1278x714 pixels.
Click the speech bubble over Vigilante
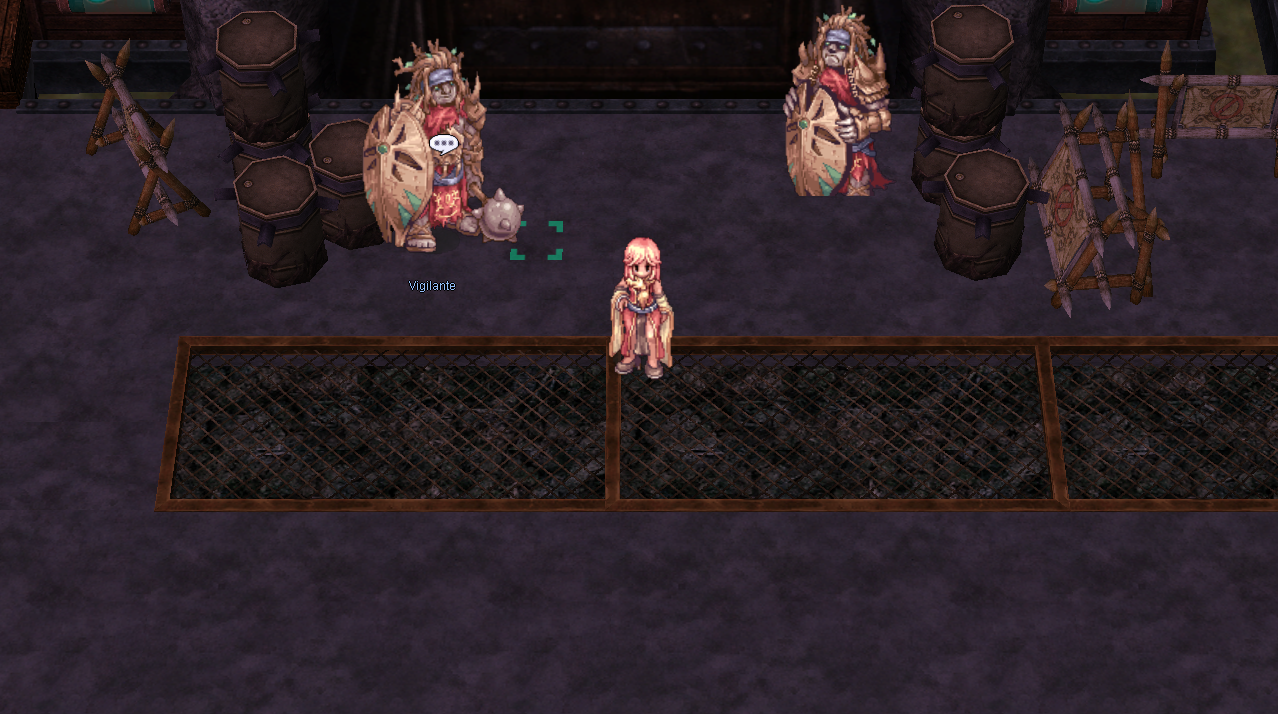(443, 144)
